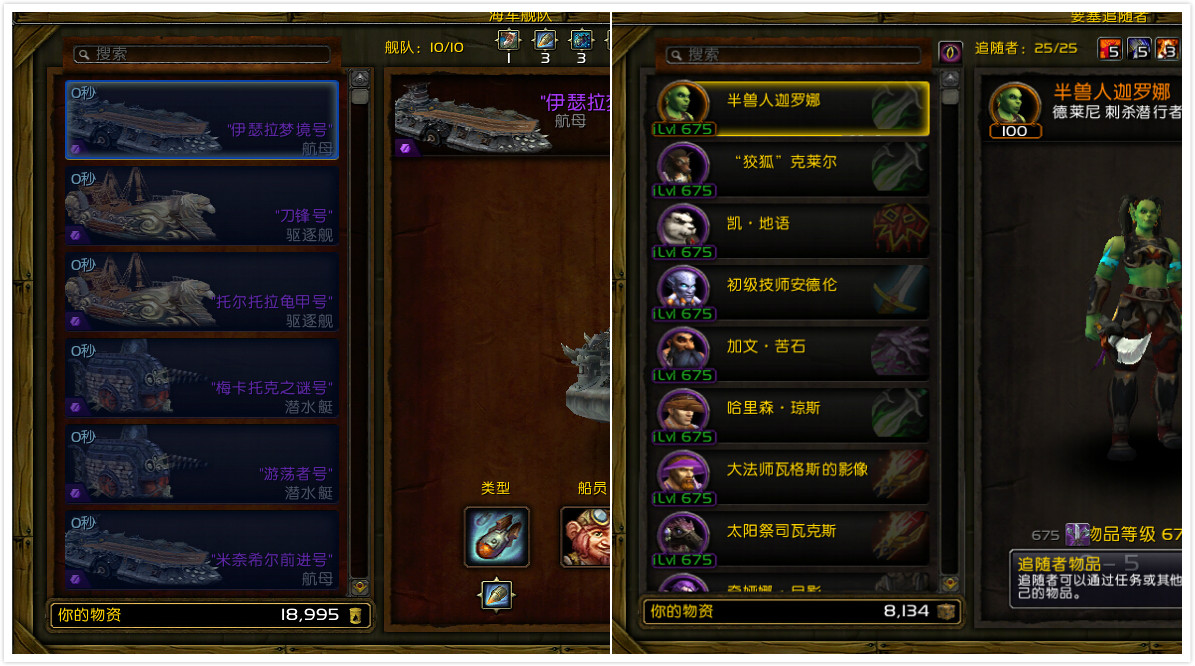Click the purple eye icon beside follower search

pos(950,52)
